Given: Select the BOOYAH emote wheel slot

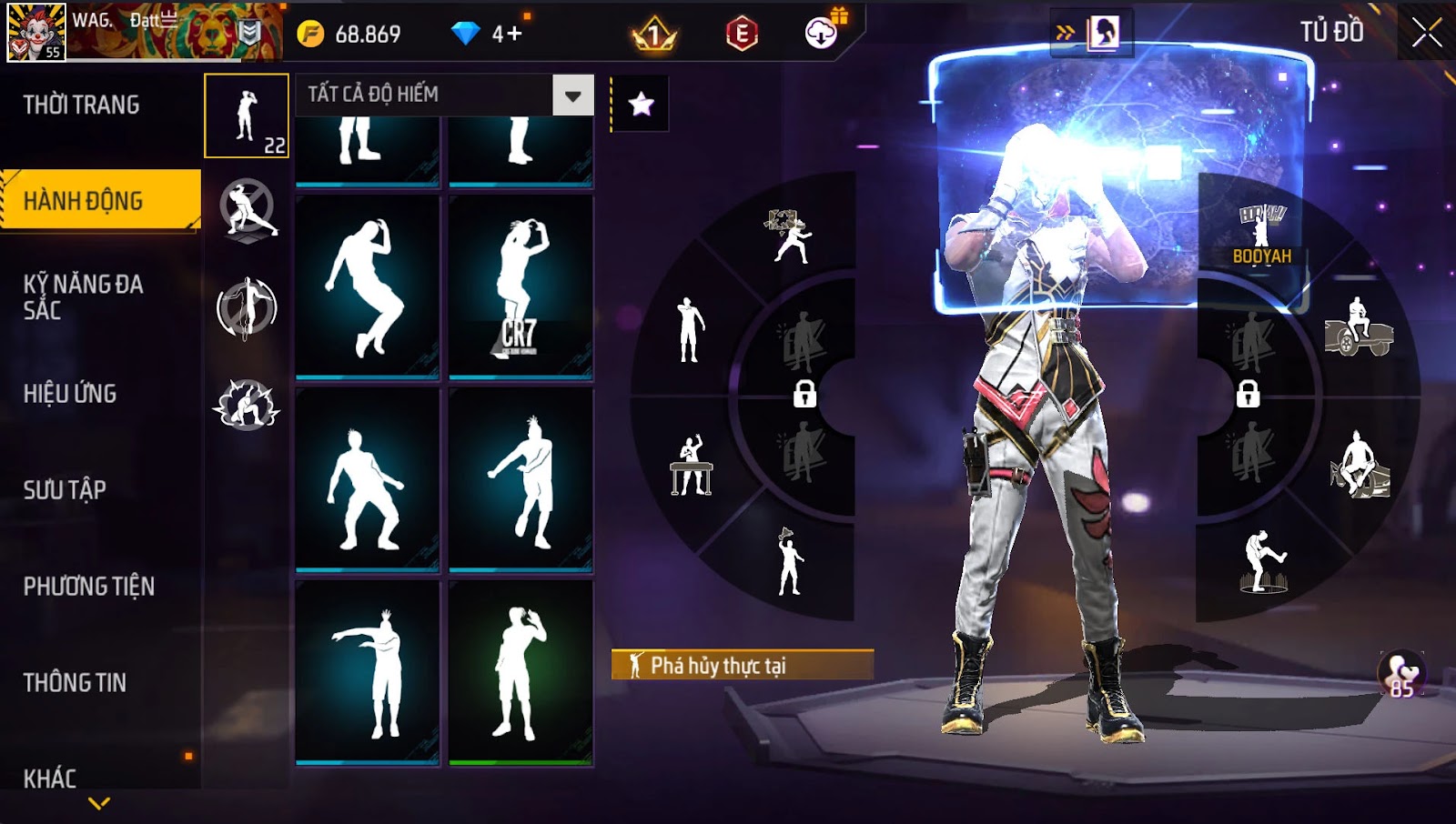Looking at the screenshot, I should (1262, 235).
